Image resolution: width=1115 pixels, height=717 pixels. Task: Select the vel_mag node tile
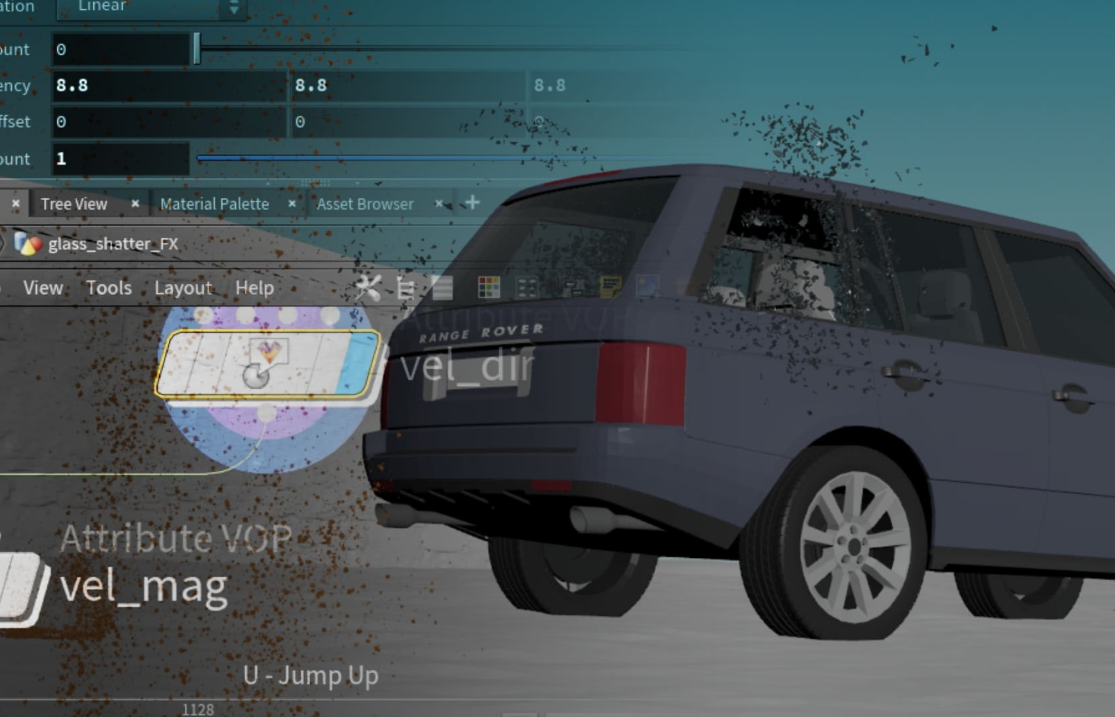coord(22,589)
